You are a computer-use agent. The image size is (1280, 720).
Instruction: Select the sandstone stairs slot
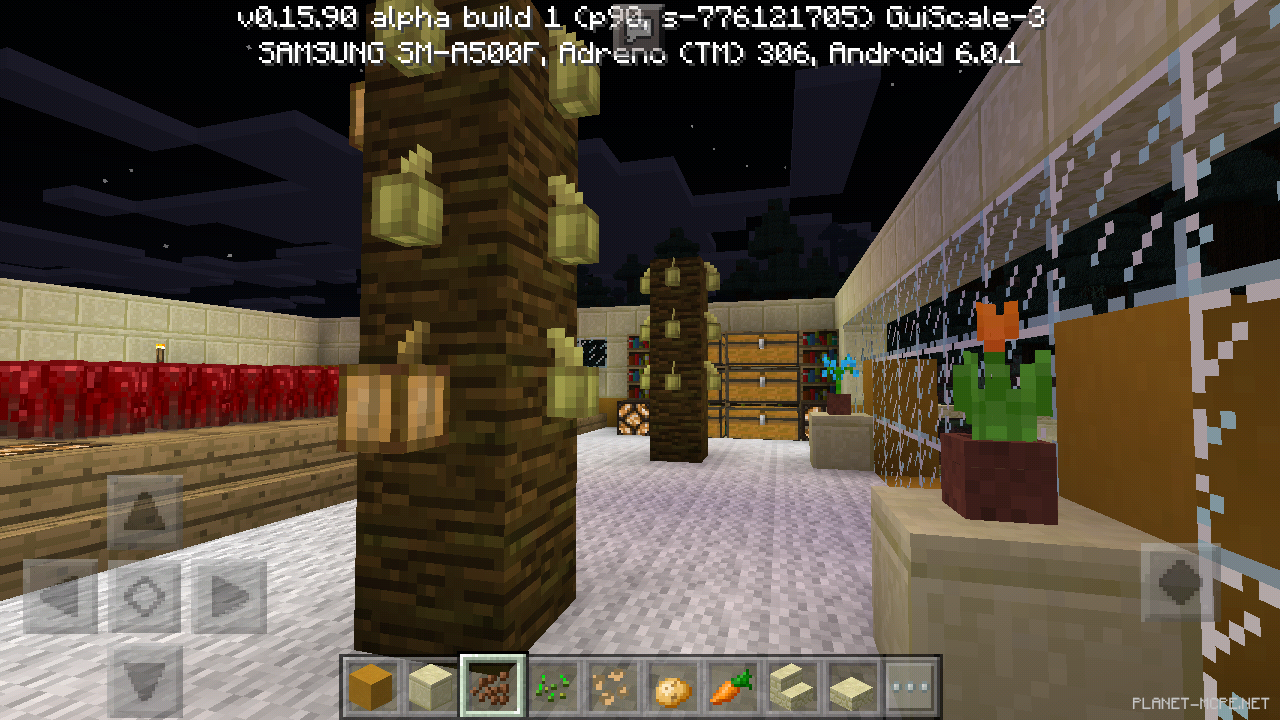click(x=791, y=683)
